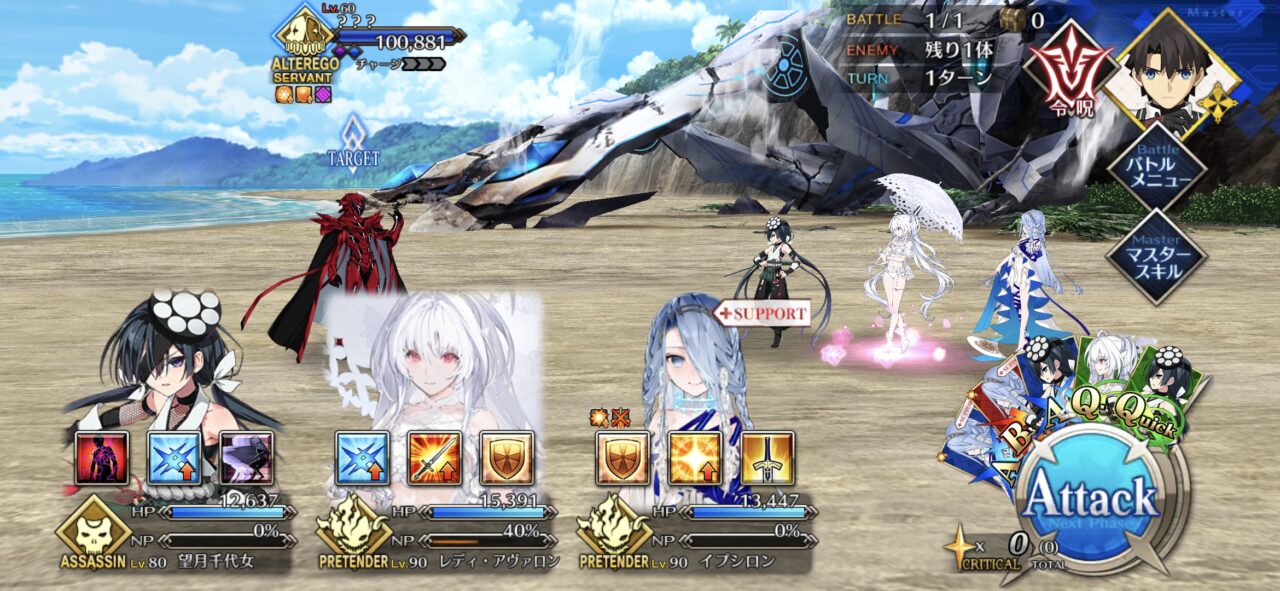The height and width of the screenshot is (591, 1280).
Task: Activate Ypsilon's golden shield skill
Action: tap(623, 458)
